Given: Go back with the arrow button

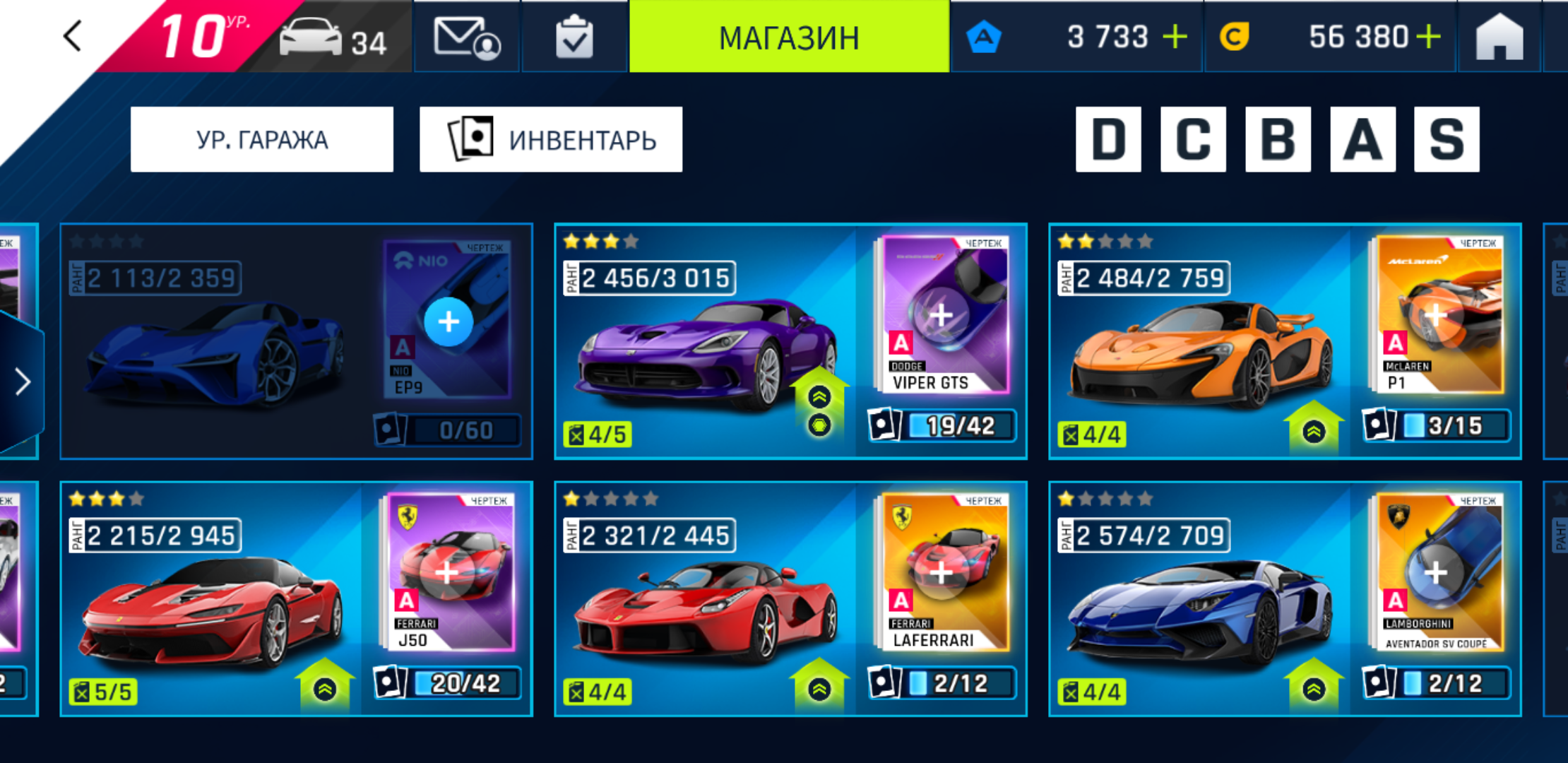Looking at the screenshot, I should coord(73,36).
